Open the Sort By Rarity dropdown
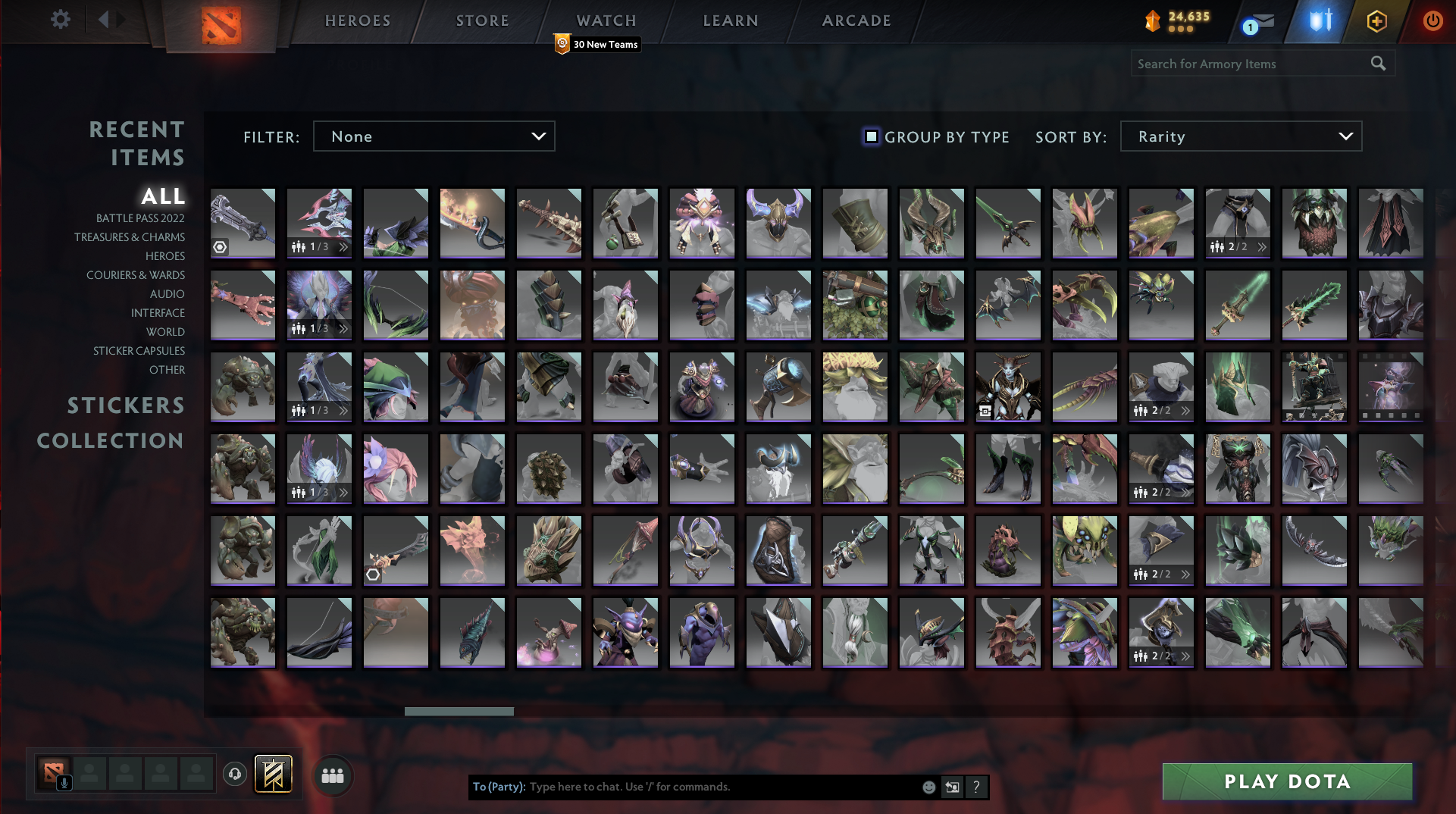 1241,136
